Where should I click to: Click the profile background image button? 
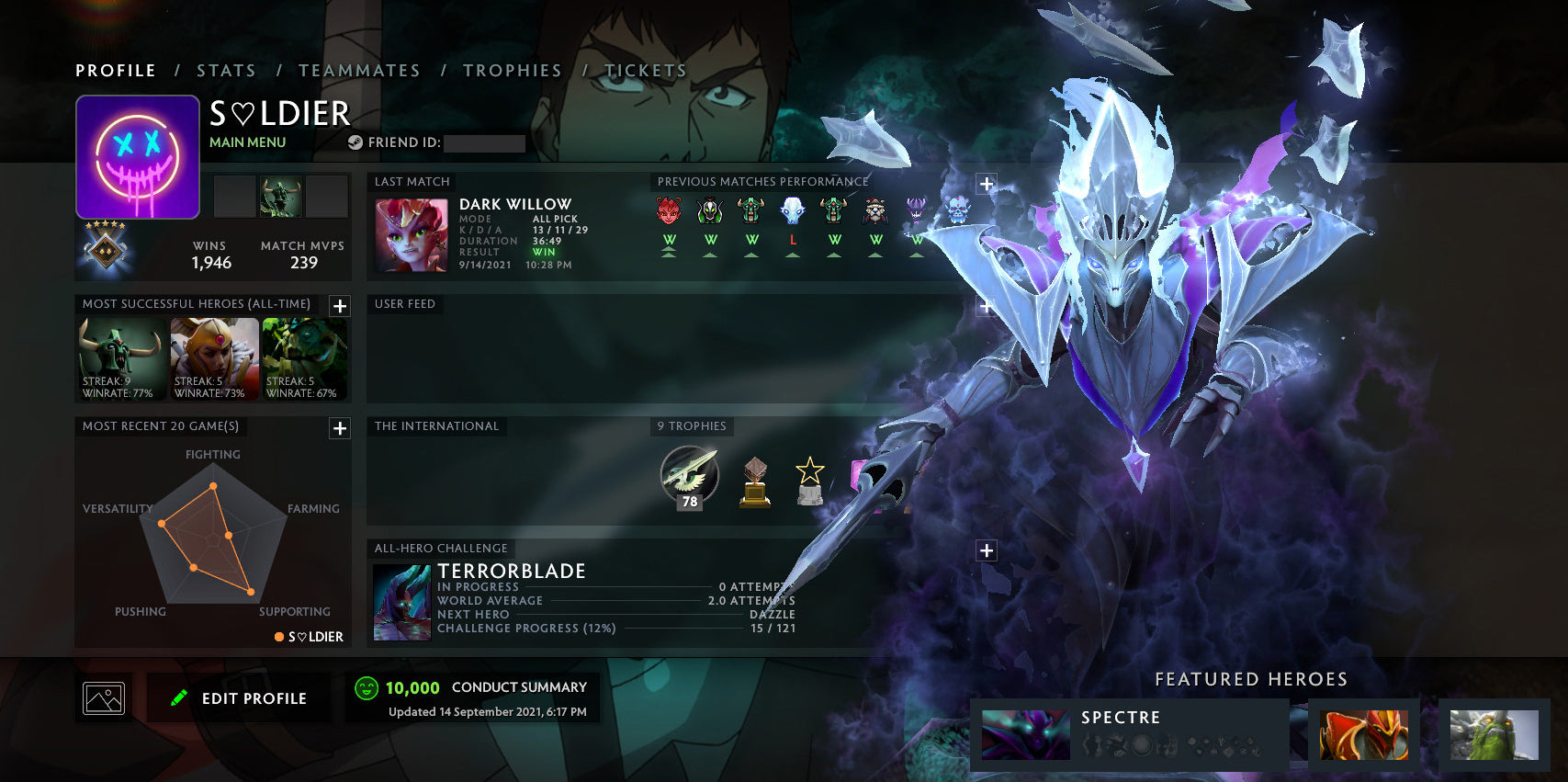(x=104, y=698)
